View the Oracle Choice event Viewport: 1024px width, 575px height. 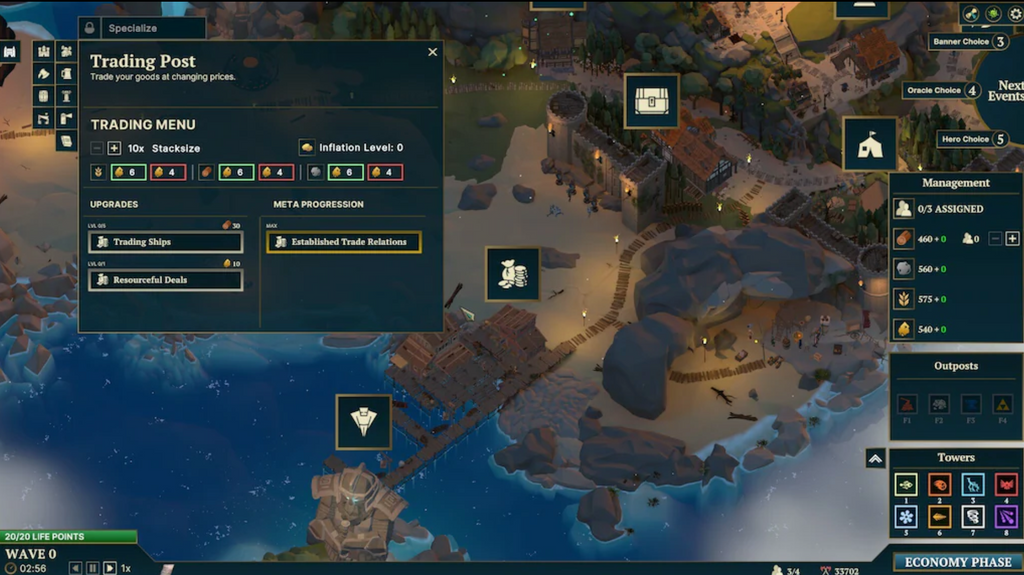pyautogui.click(x=942, y=90)
